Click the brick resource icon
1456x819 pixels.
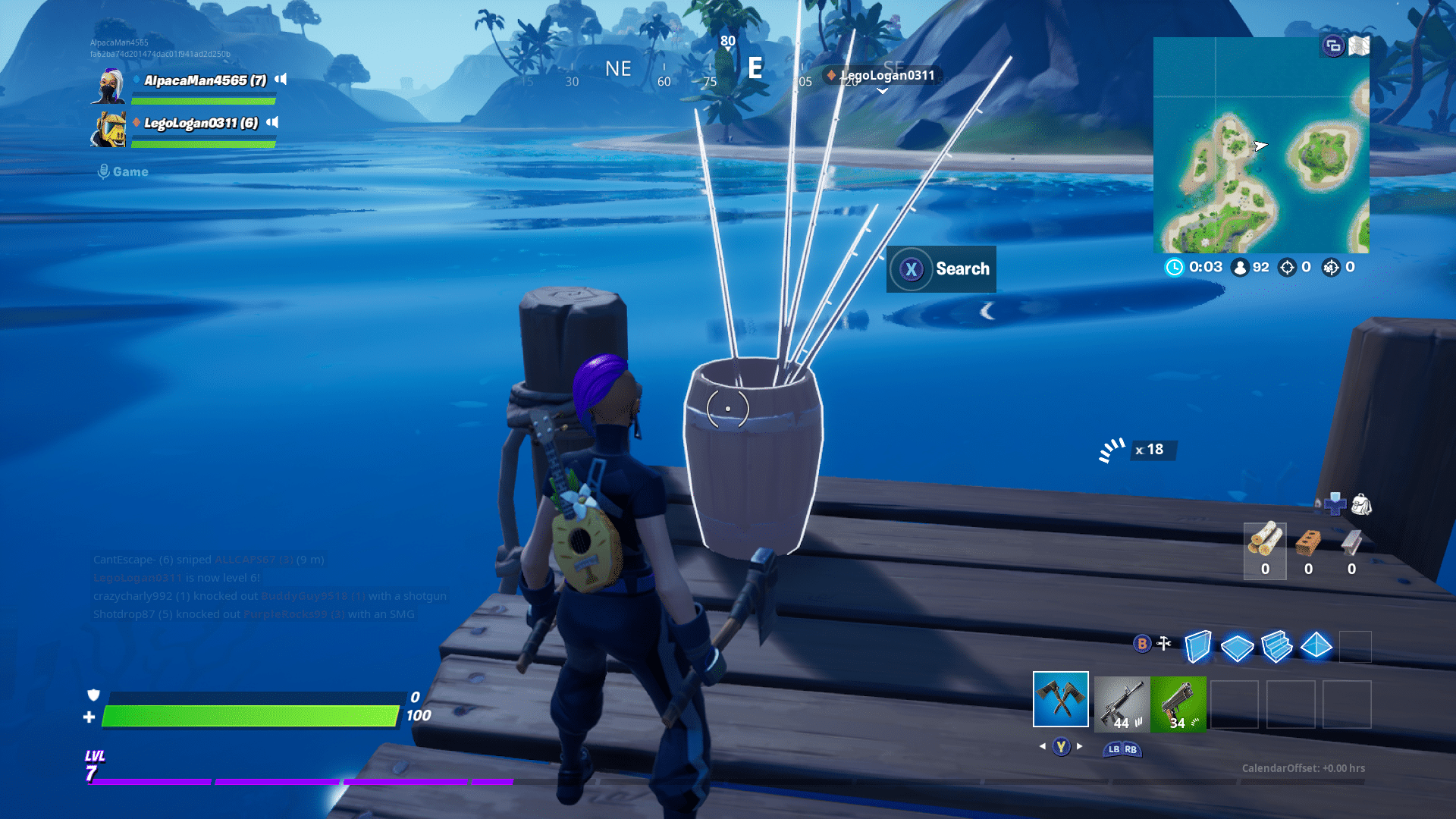tap(1308, 543)
